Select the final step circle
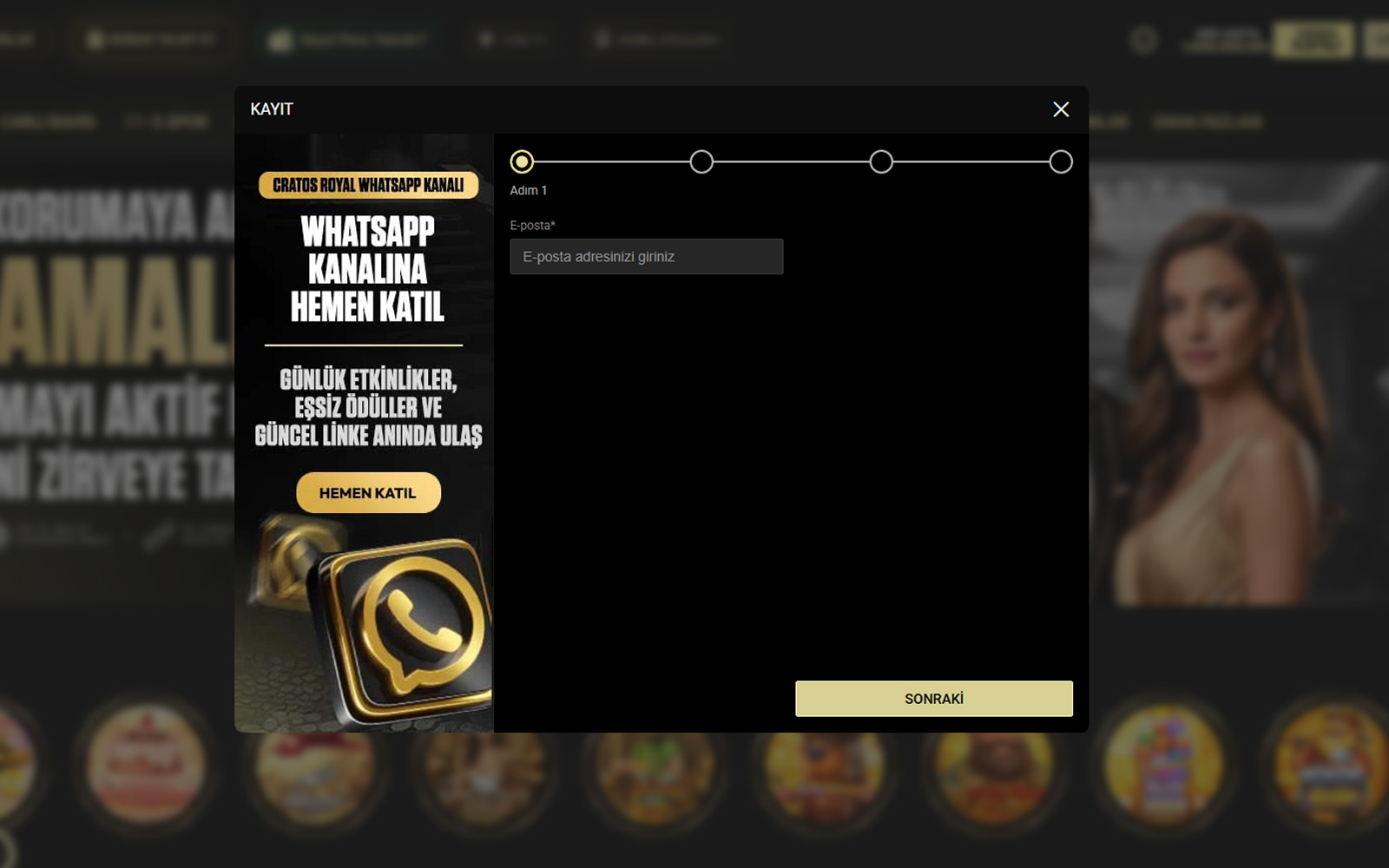1389x868 pixels. coord(1060,161)
